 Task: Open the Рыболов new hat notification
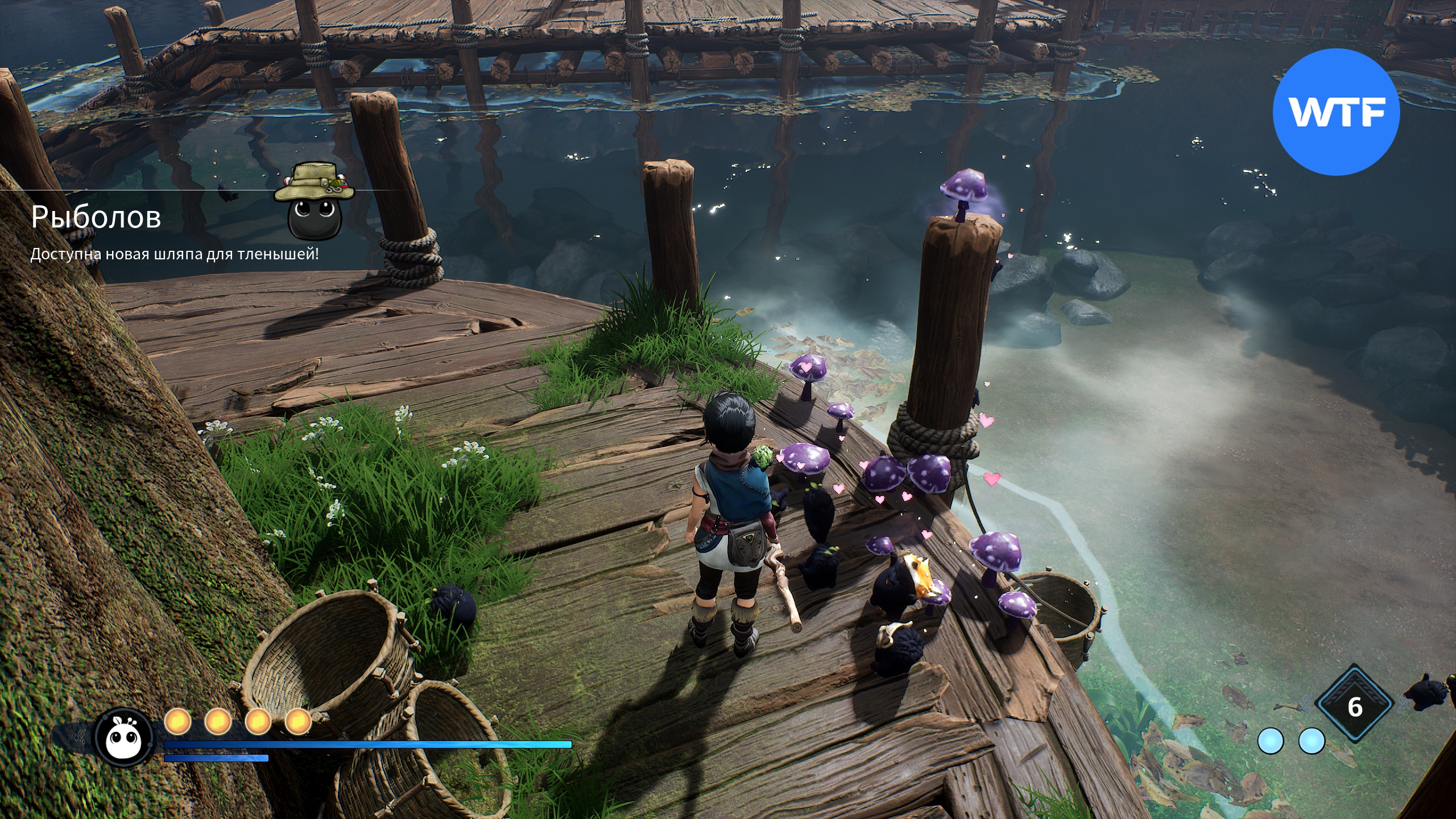[x=96, y=217]
